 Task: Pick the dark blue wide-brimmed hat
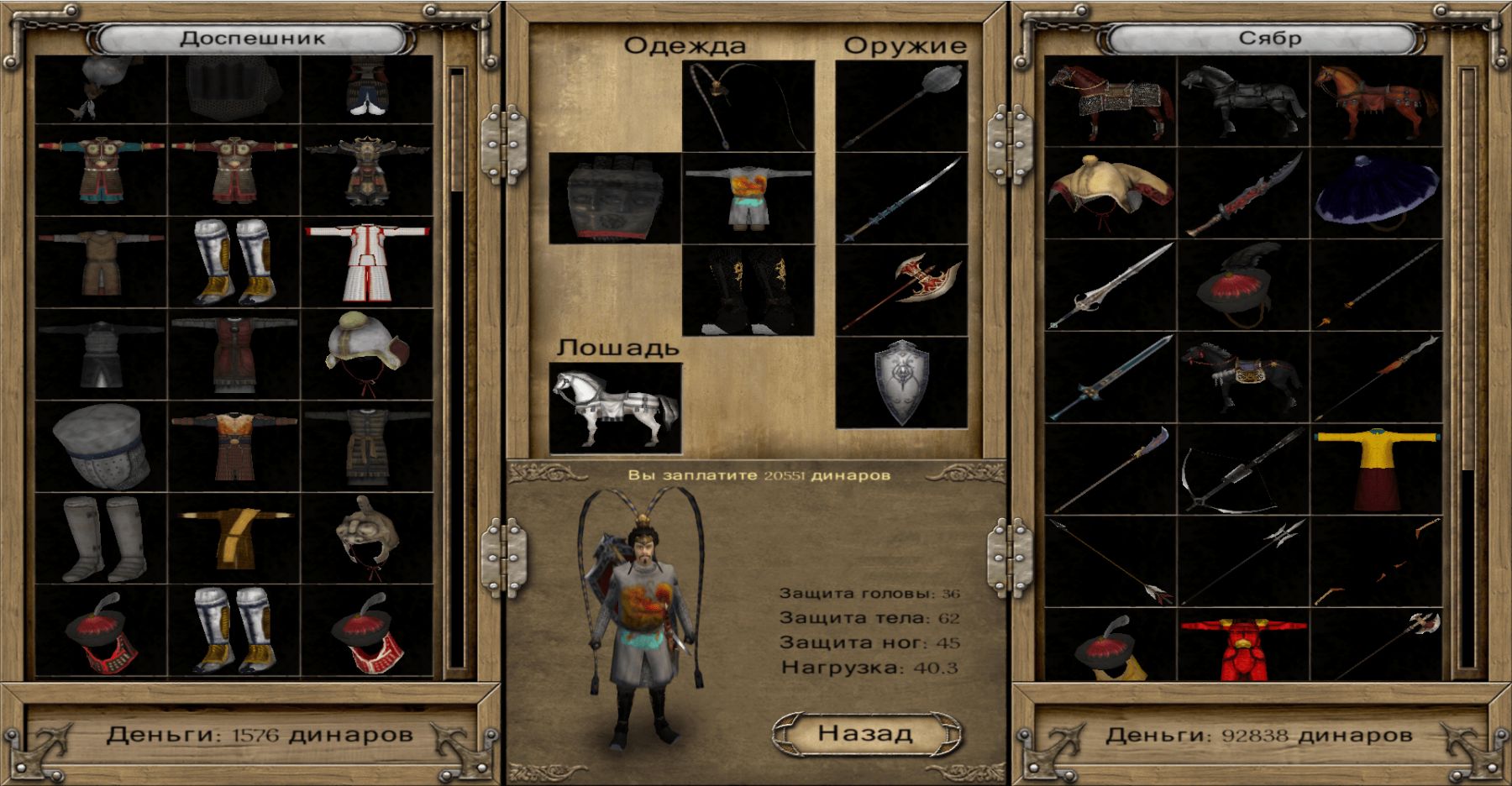pos(1377,194)
